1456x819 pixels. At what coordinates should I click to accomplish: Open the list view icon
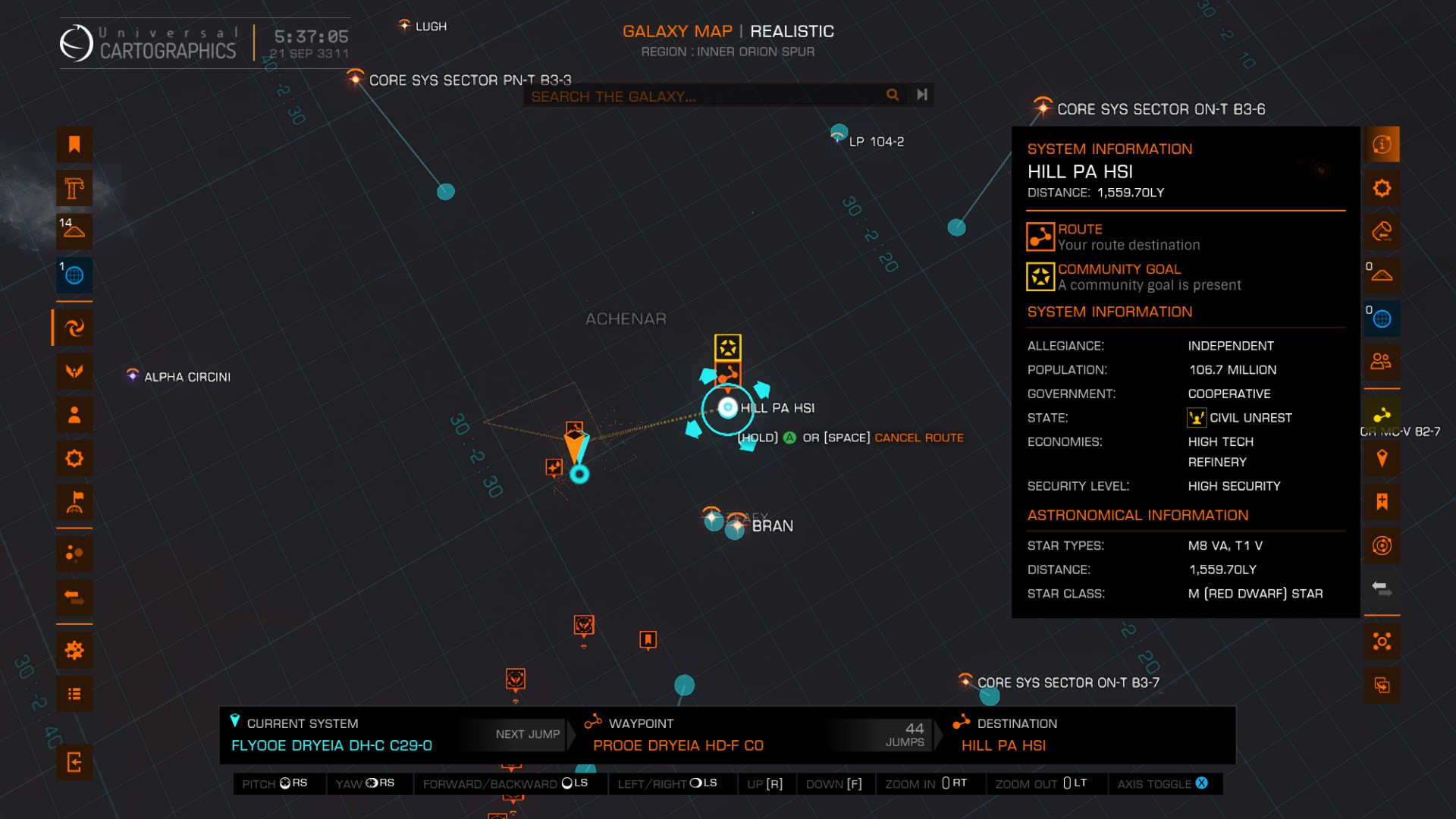74,694
